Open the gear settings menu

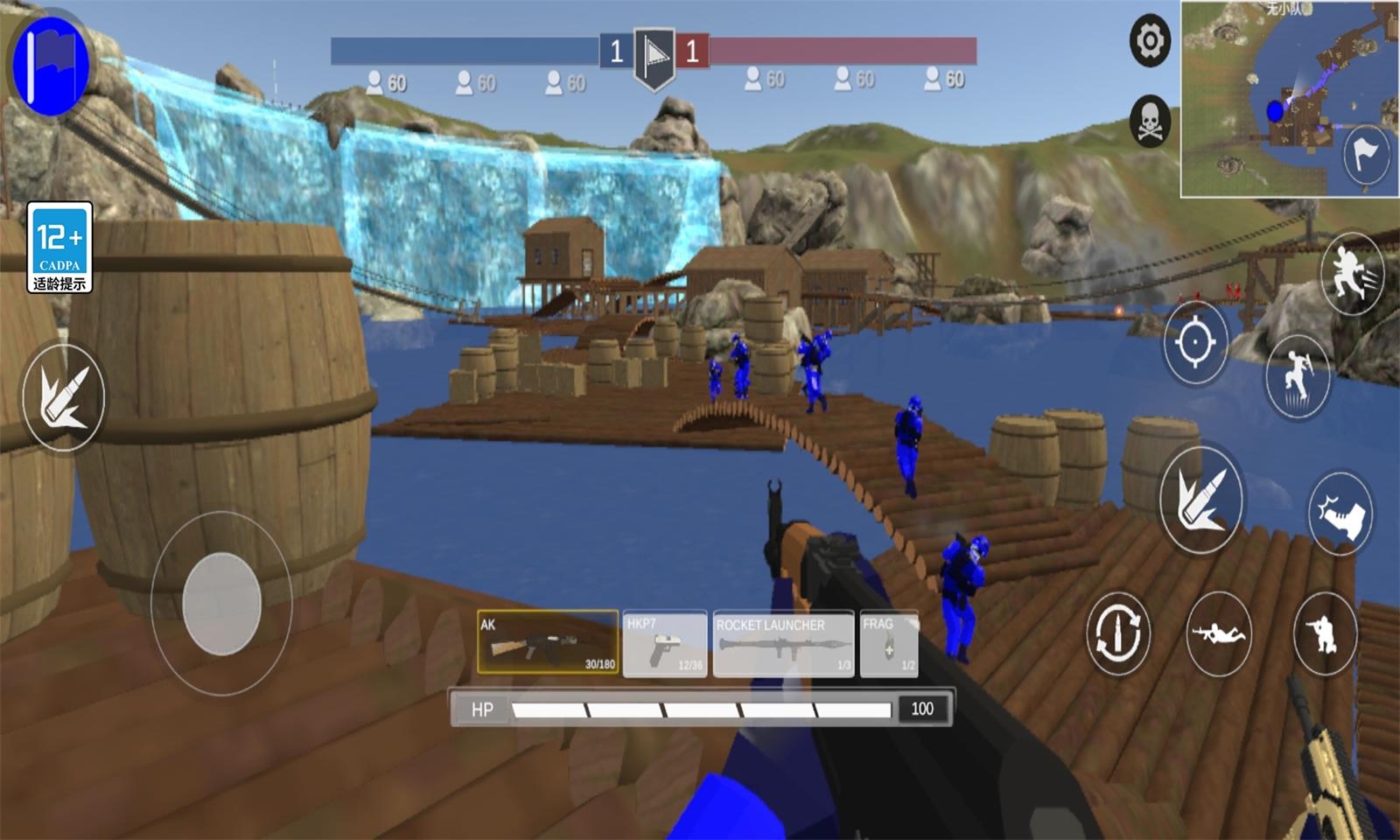pos(1150,40)
